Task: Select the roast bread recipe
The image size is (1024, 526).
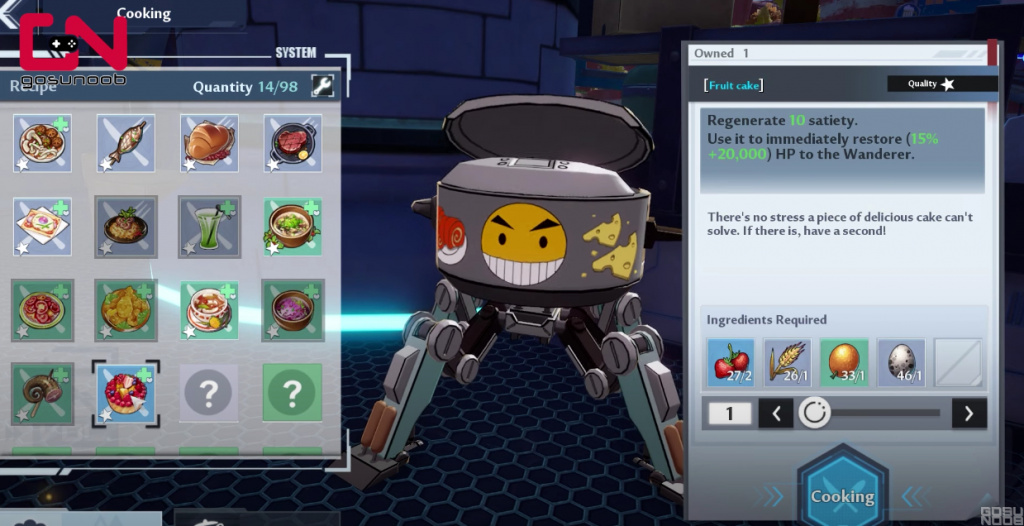Action: tap(209, 143)
